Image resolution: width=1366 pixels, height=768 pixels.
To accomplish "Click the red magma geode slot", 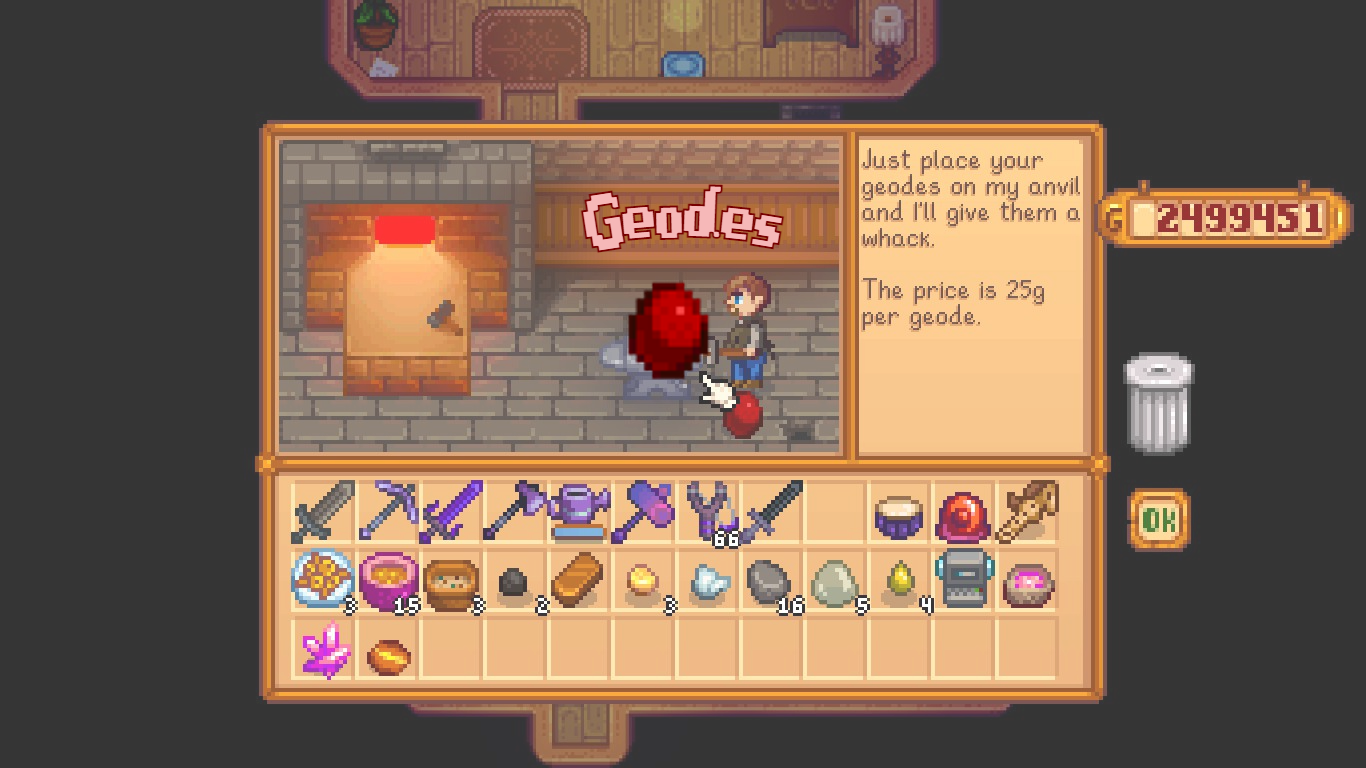I will coord(962,510).
